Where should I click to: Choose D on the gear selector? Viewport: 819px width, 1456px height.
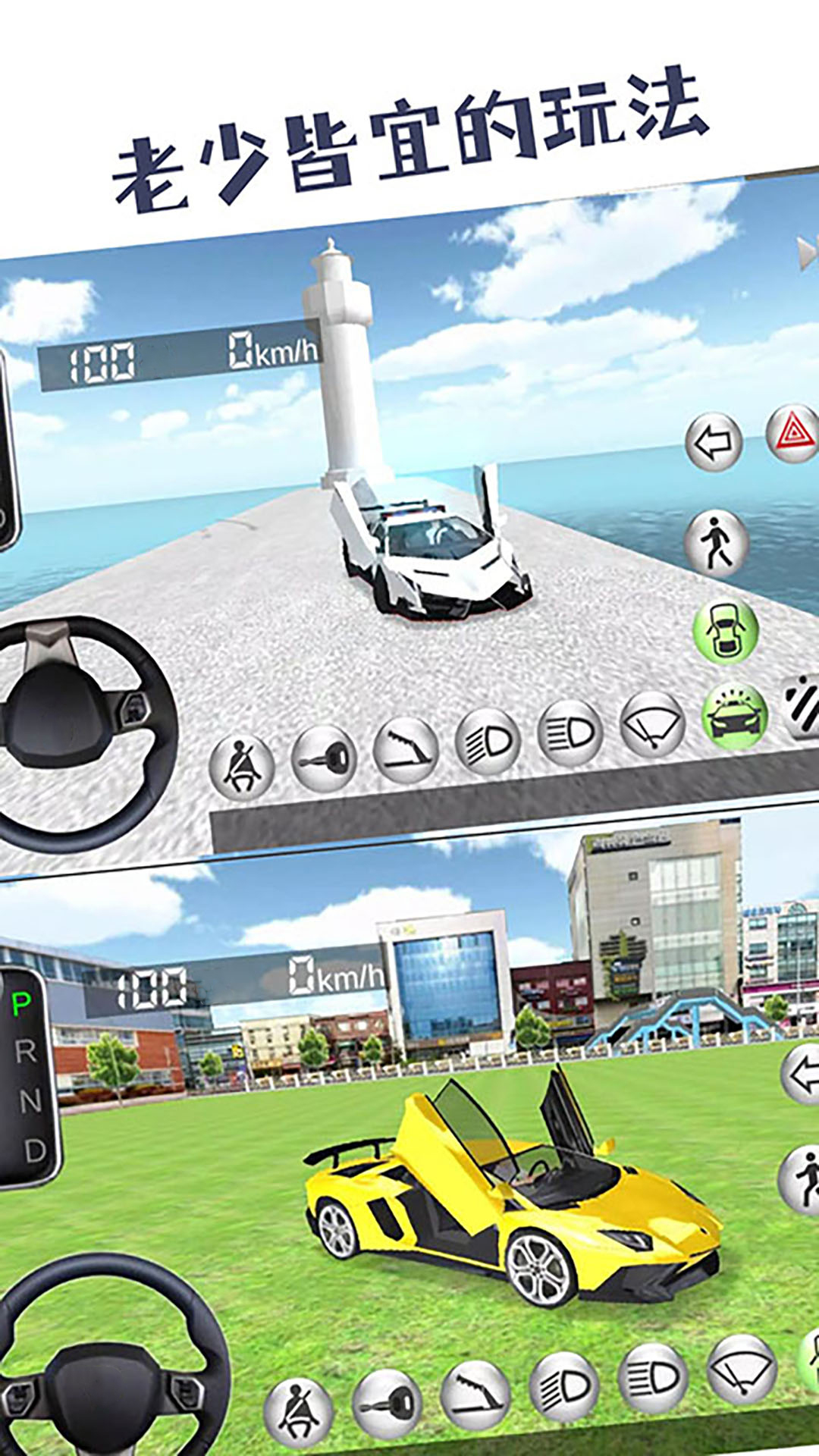pyautogui.click(x=35, y=1150)
